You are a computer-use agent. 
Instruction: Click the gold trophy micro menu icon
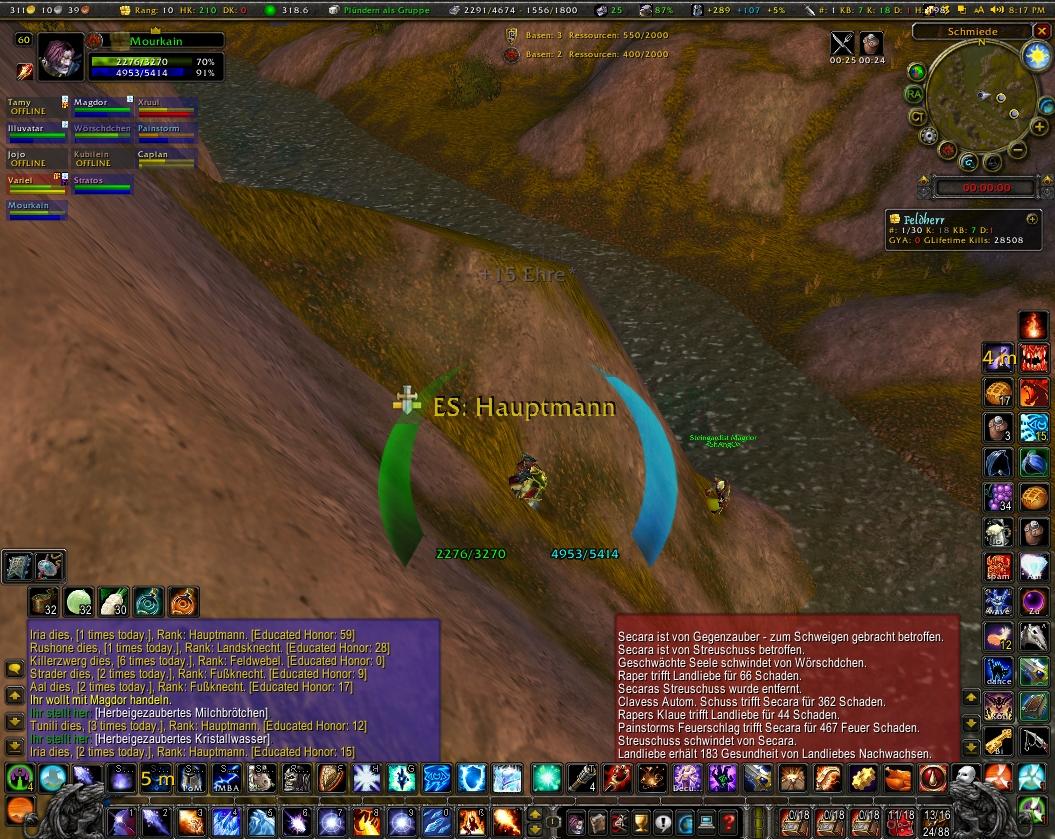pos(643,821)
